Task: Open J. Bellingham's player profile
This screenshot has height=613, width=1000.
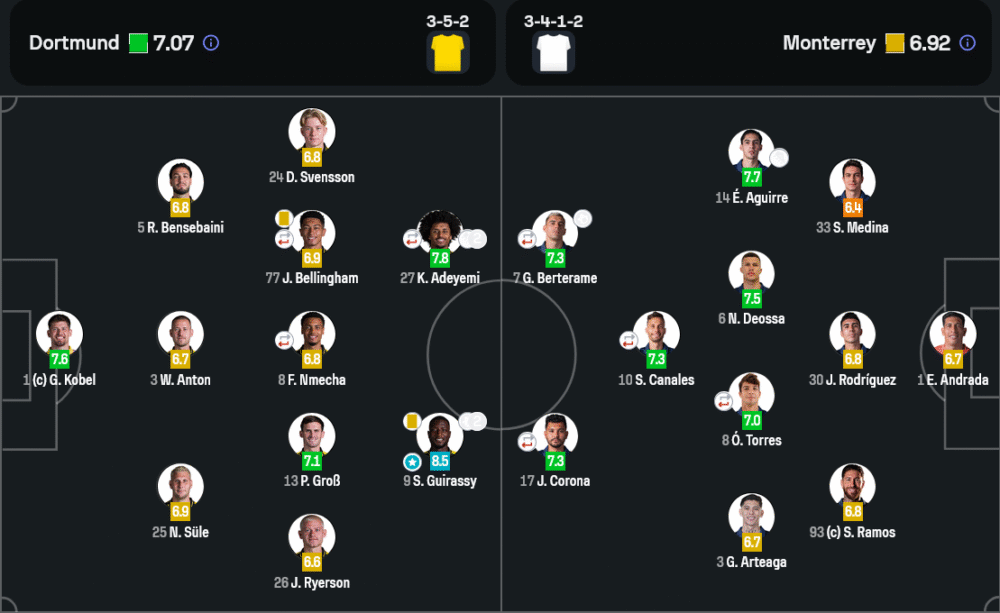Action: (x=312, y=233)
